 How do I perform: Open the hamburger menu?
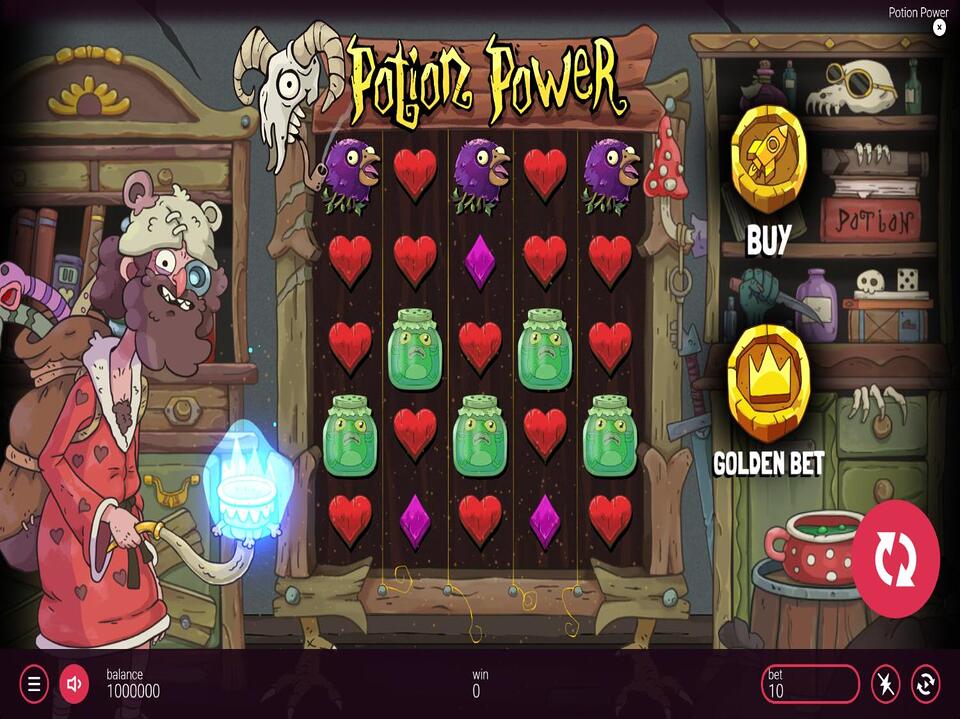point(33,684)
